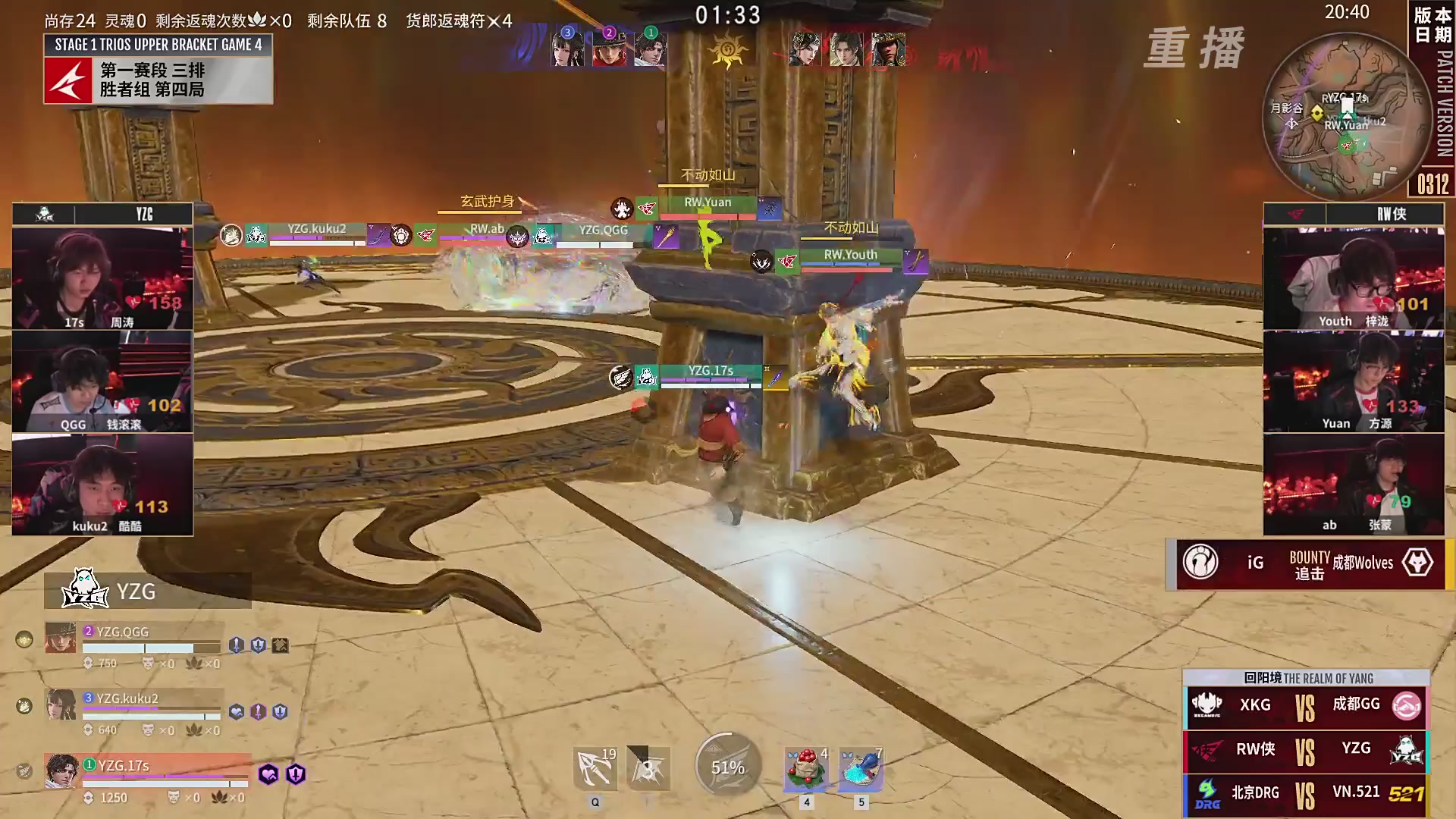The image size is (1456, 819).
Task: Click the grappling skill icon next to Q
Action: pyautogui.click(x=648, y=767)
